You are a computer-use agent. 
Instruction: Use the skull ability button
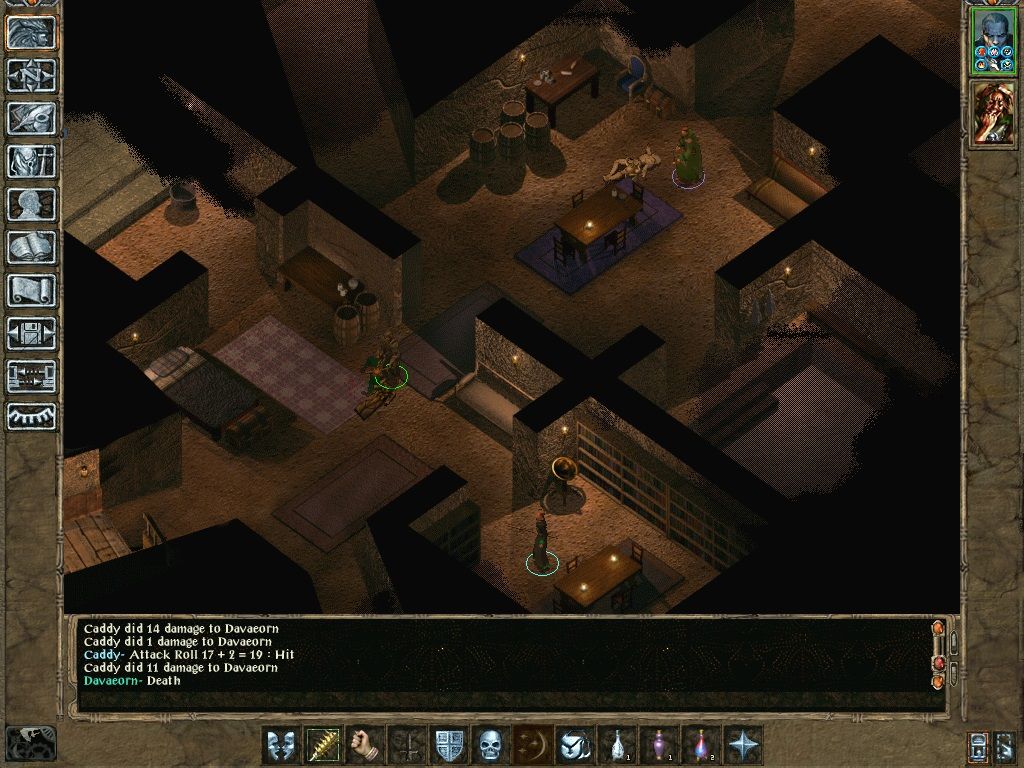(489, 745)
